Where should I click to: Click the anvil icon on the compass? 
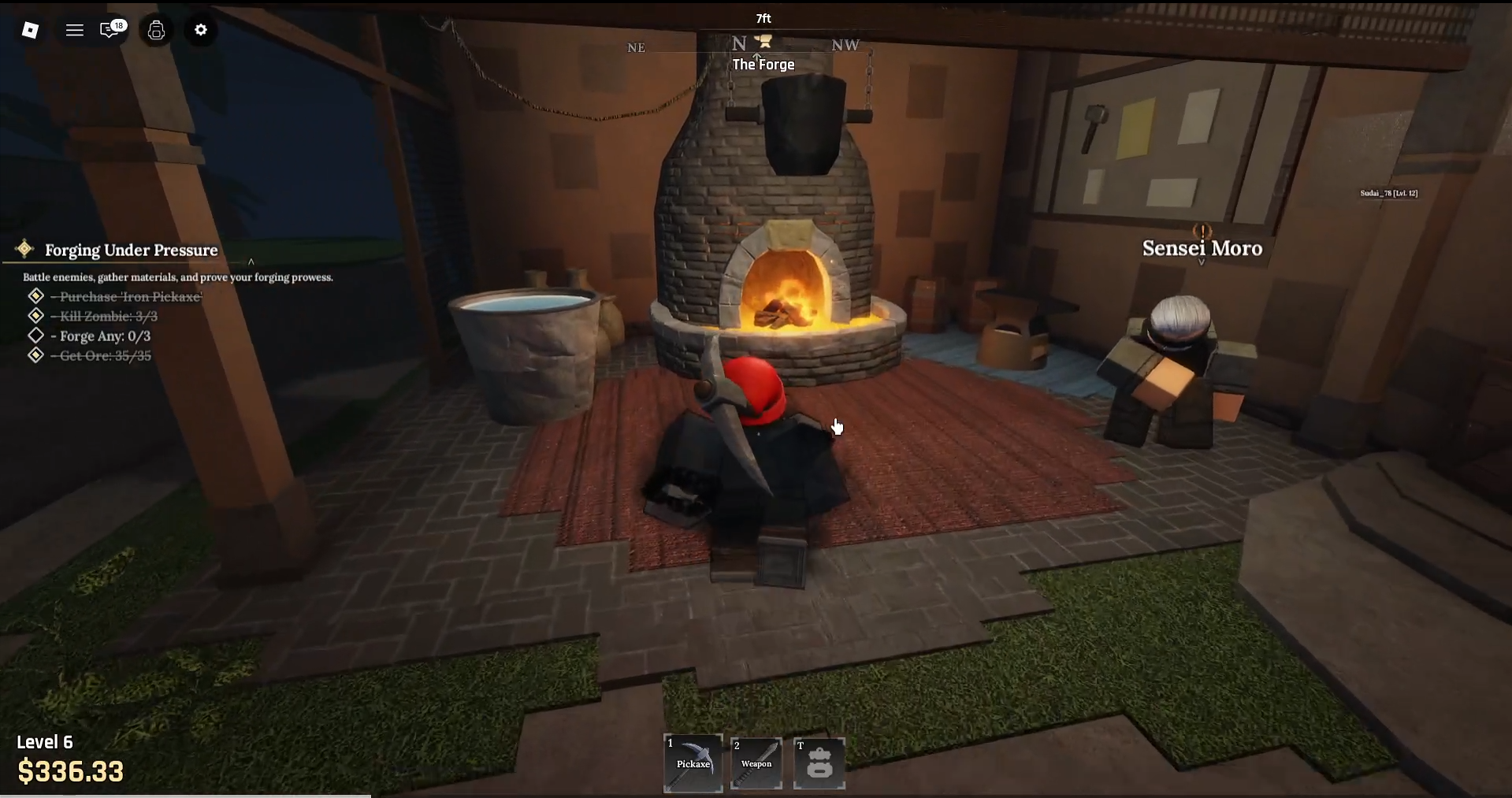pos(763,41)
